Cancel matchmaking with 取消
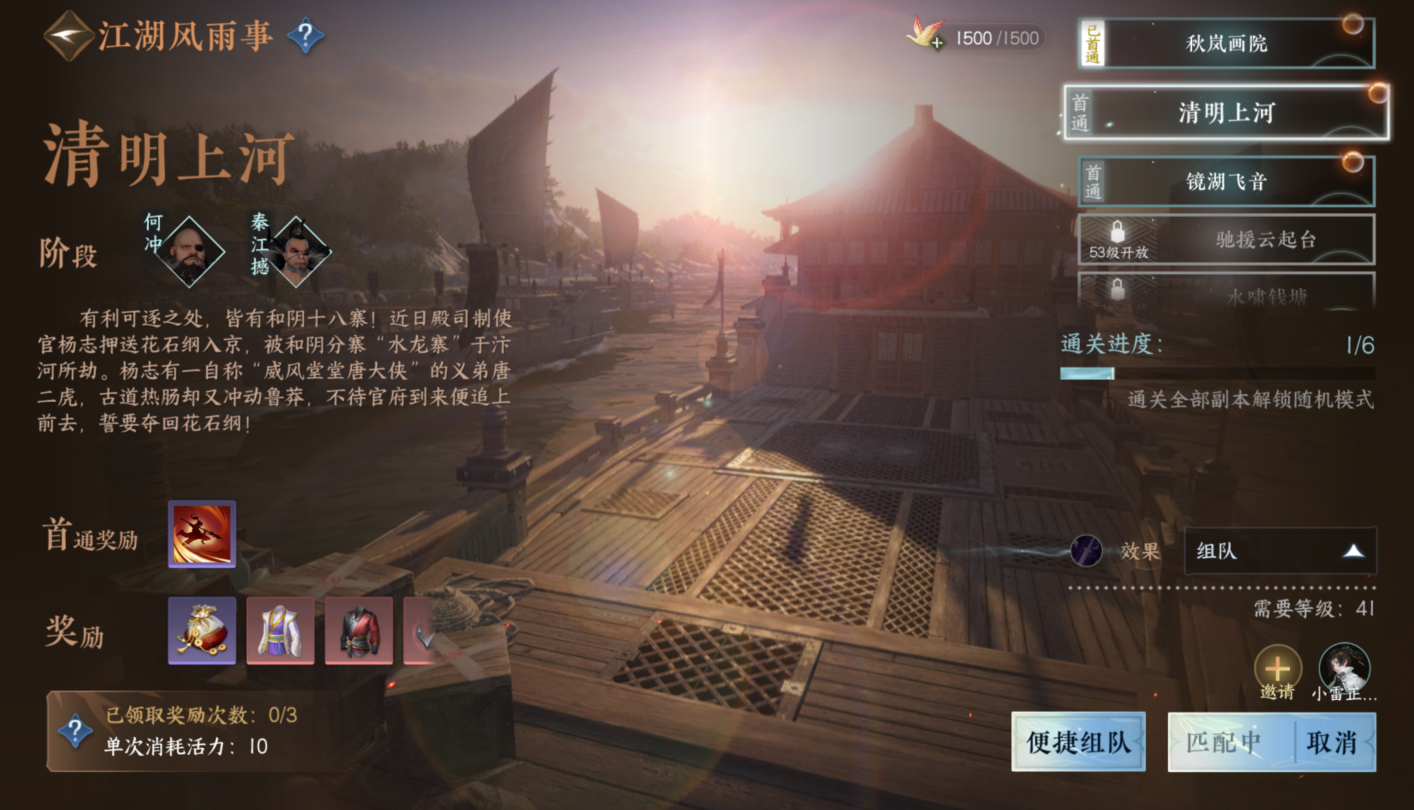Screen dimensions: 1414x810 click(x=1332, y=742)
